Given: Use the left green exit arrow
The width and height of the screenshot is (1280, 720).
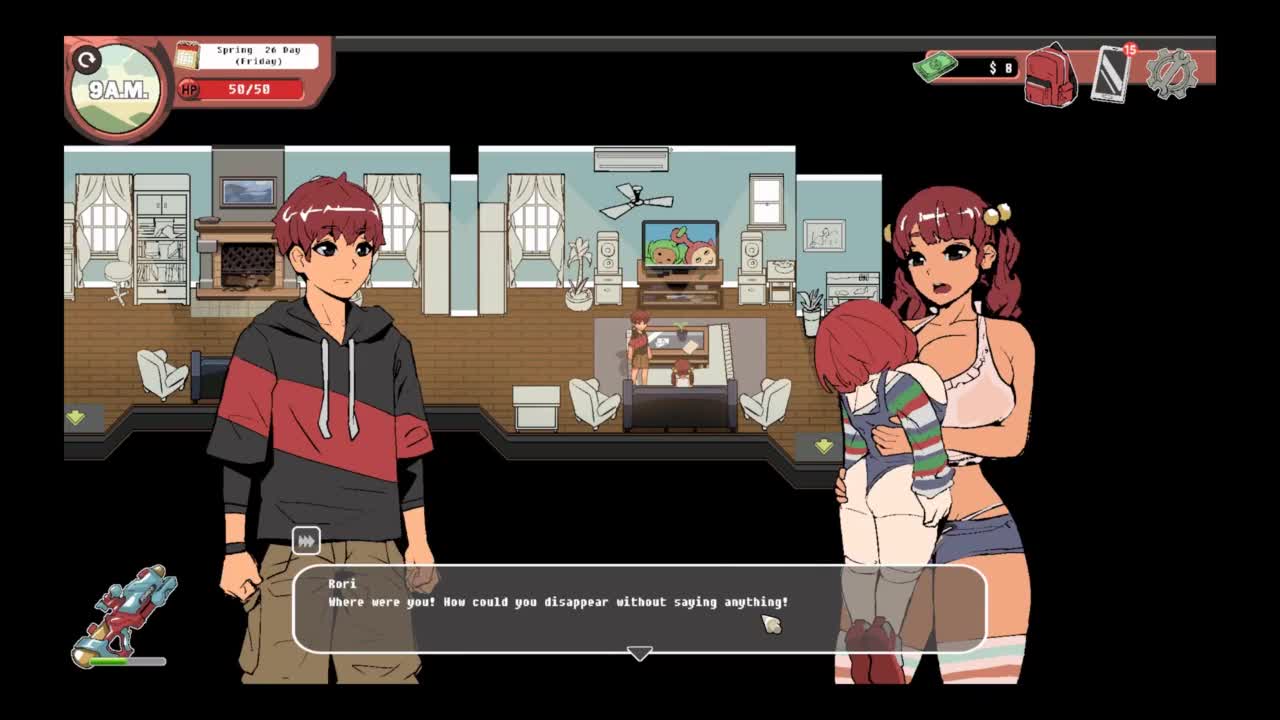Looking at the screenshot, I should [76, 417].
